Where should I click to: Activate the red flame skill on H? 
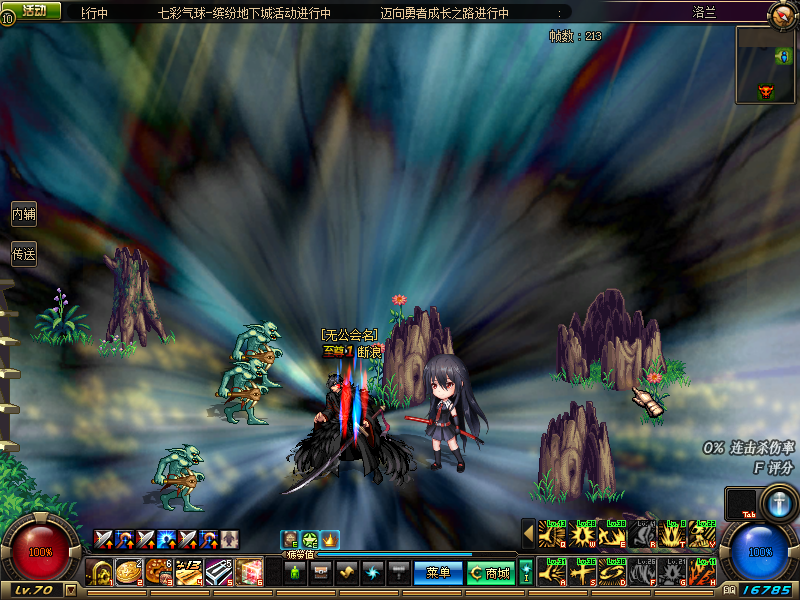pyautogui.click(x=701, y=573)
